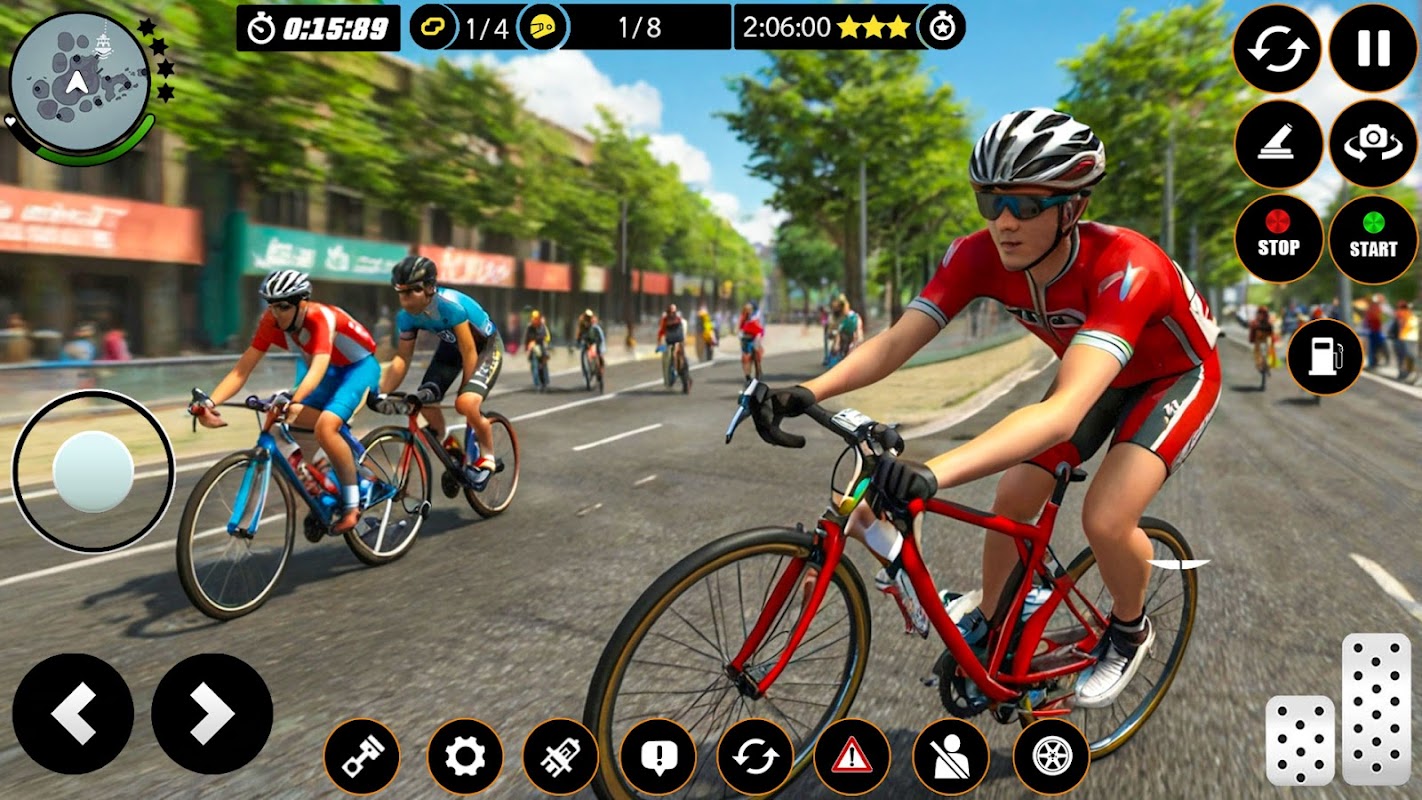Select the wheel rim icon
Viewport: 1422px width, 800px height.
[1051, 757]
